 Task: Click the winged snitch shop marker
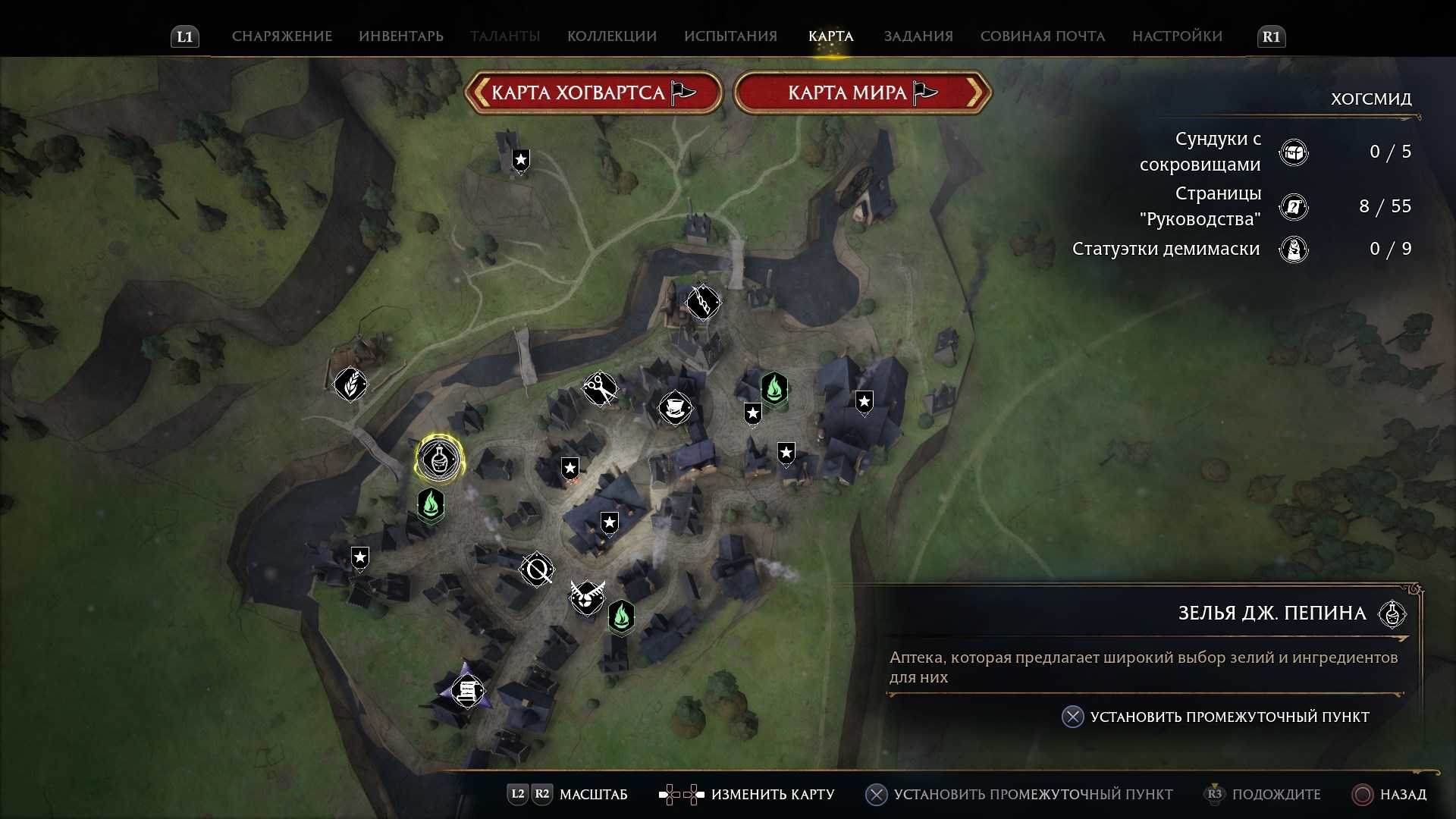coord(587,597)
